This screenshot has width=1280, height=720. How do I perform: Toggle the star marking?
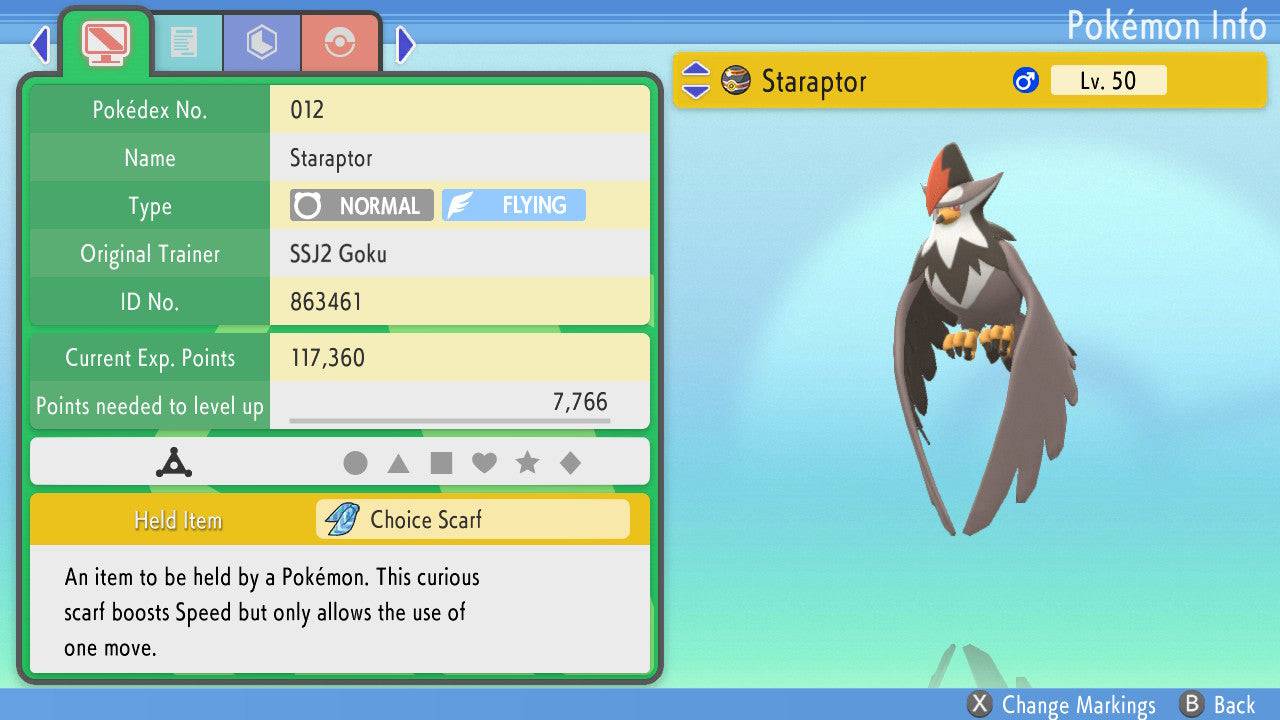click(x=527, y=463)
